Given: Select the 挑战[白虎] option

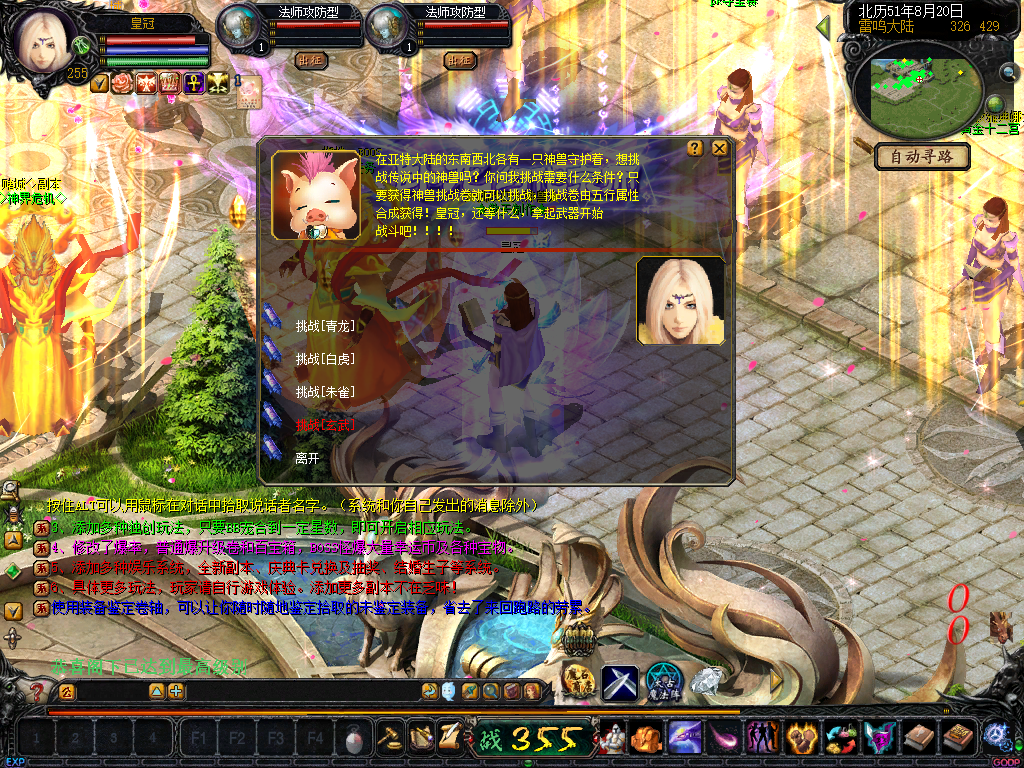Looking at the screenshot, I should click(x=325, y=359).
